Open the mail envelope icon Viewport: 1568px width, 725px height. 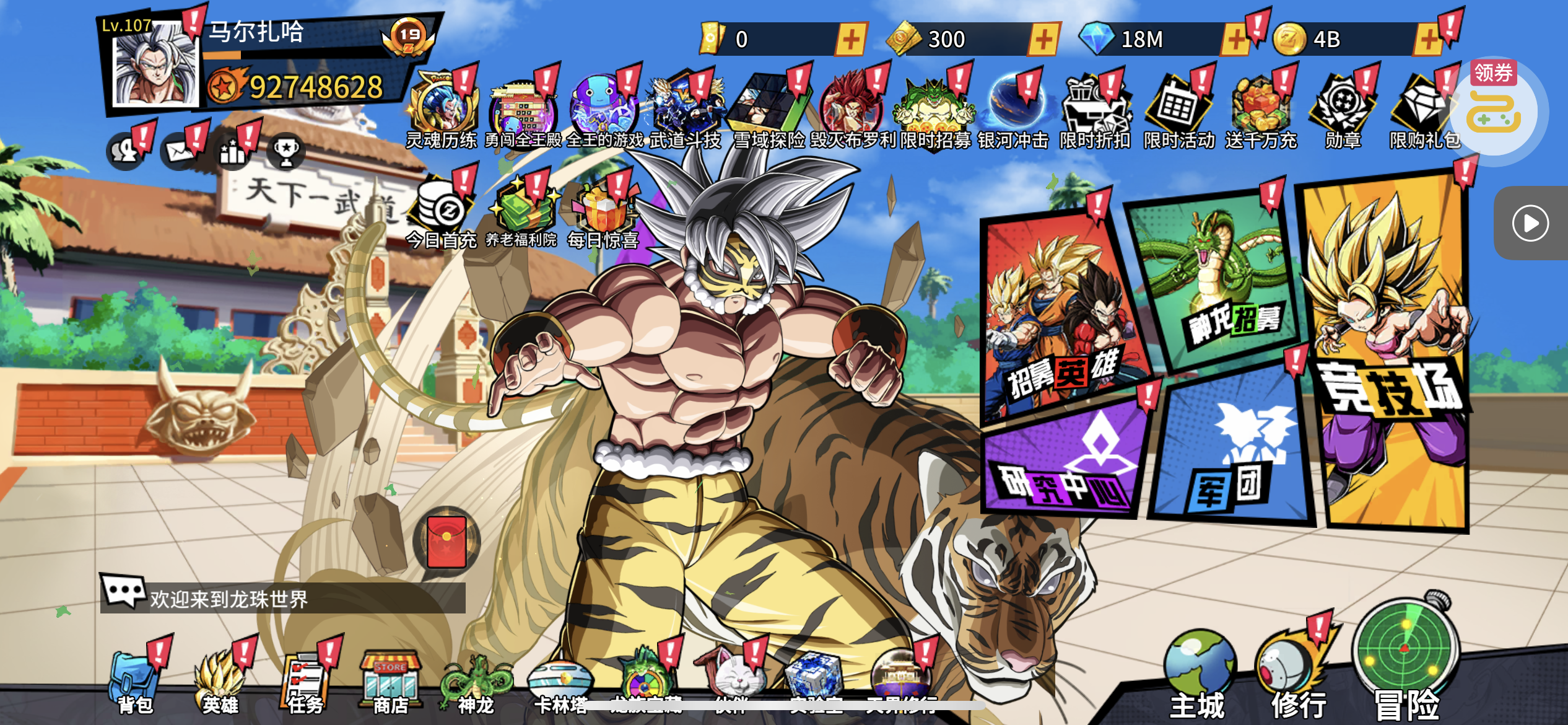click(x=180, y=151)
